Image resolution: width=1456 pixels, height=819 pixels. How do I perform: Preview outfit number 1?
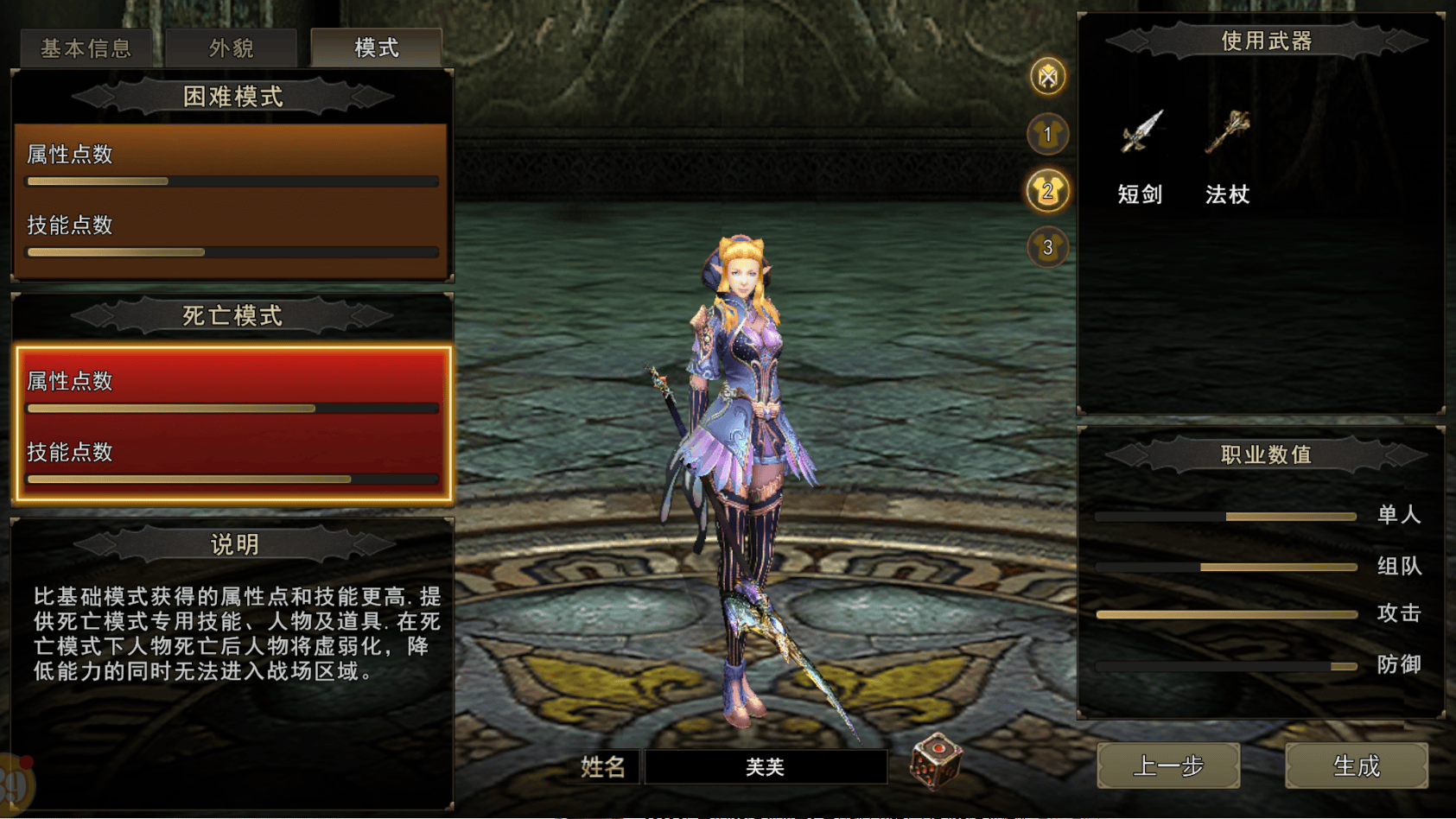pos(1047,134)
